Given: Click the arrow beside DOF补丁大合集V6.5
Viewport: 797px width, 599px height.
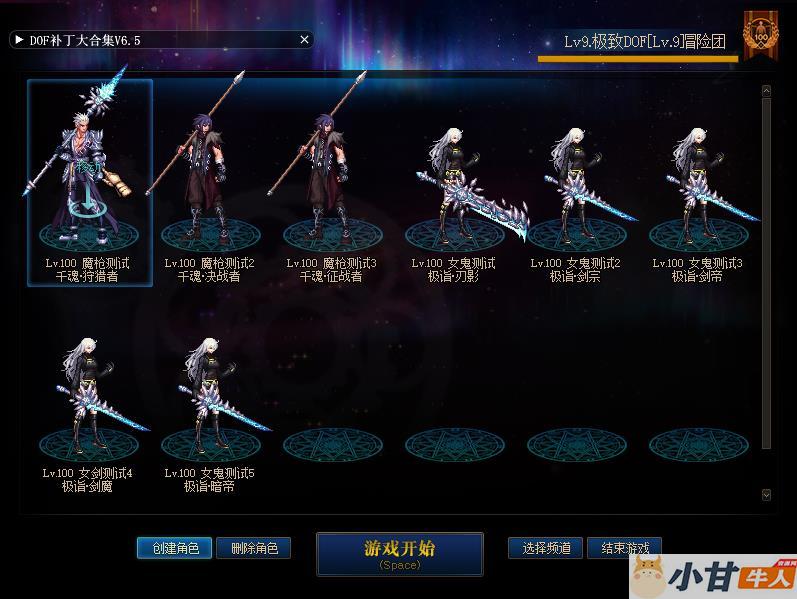Looking at the screenshot, I should click(19, 40).
